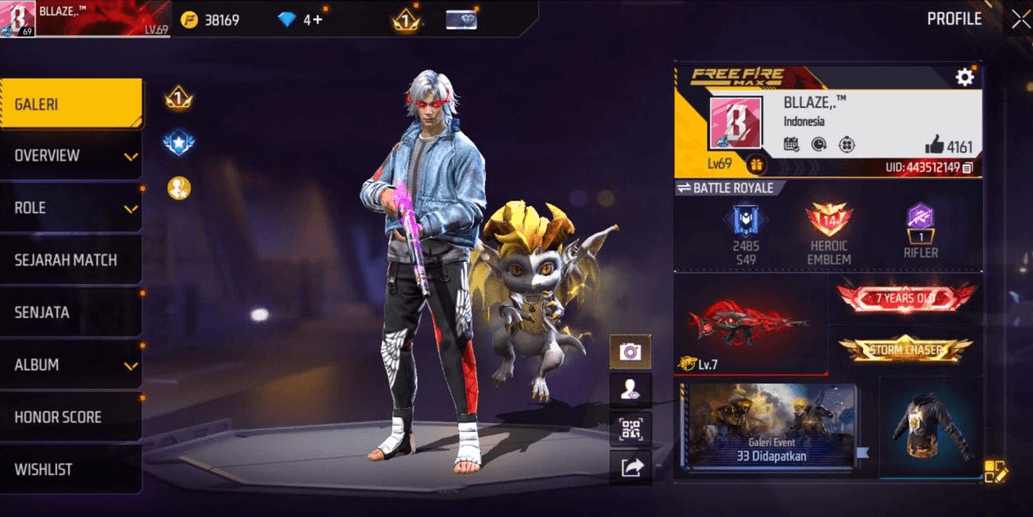The height and width of the screenshot is (517, 1033).
Task: Open the Album section
Action: click(x=70, y=365)
